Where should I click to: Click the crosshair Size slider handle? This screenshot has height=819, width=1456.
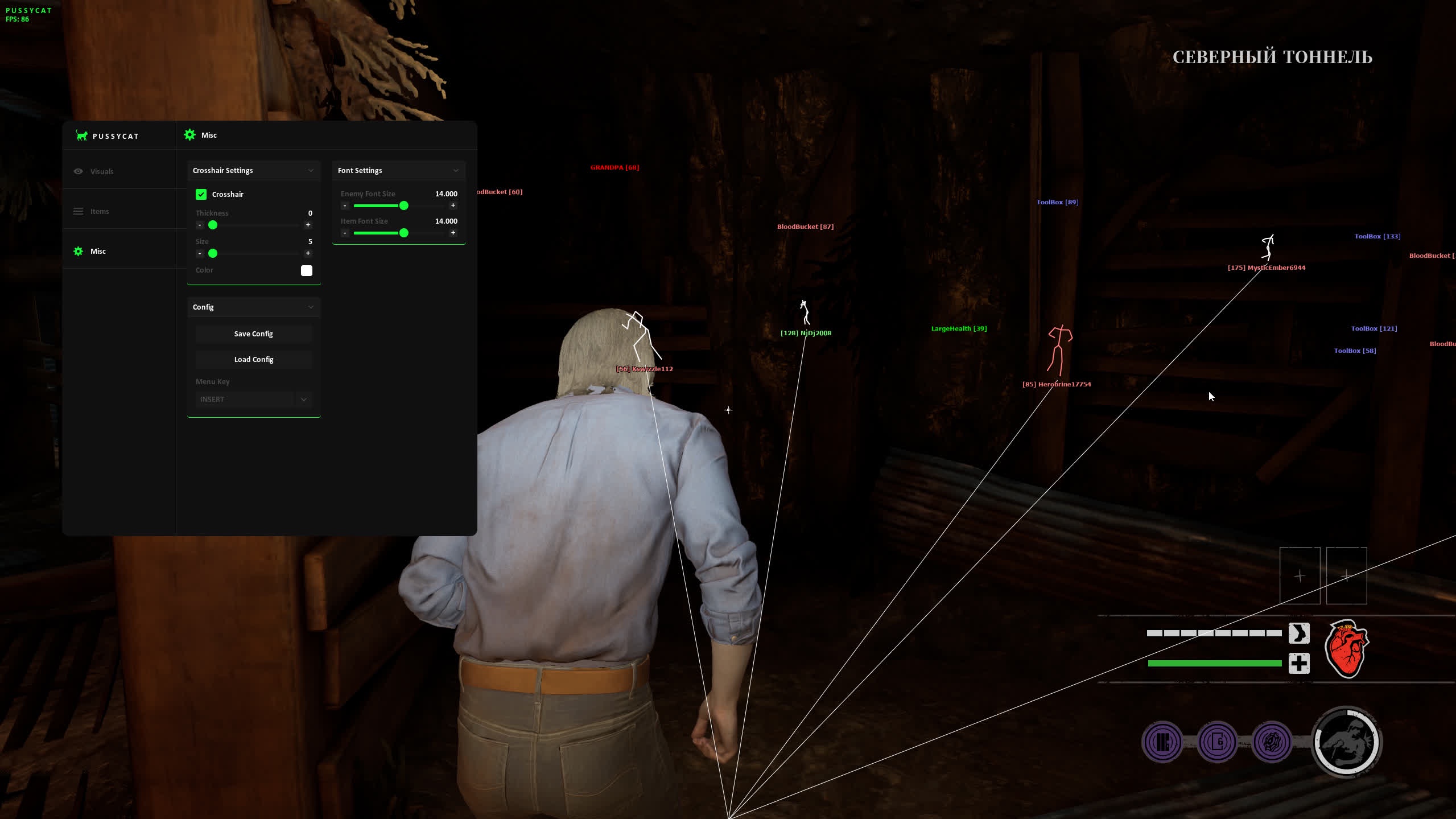point(213,253)
